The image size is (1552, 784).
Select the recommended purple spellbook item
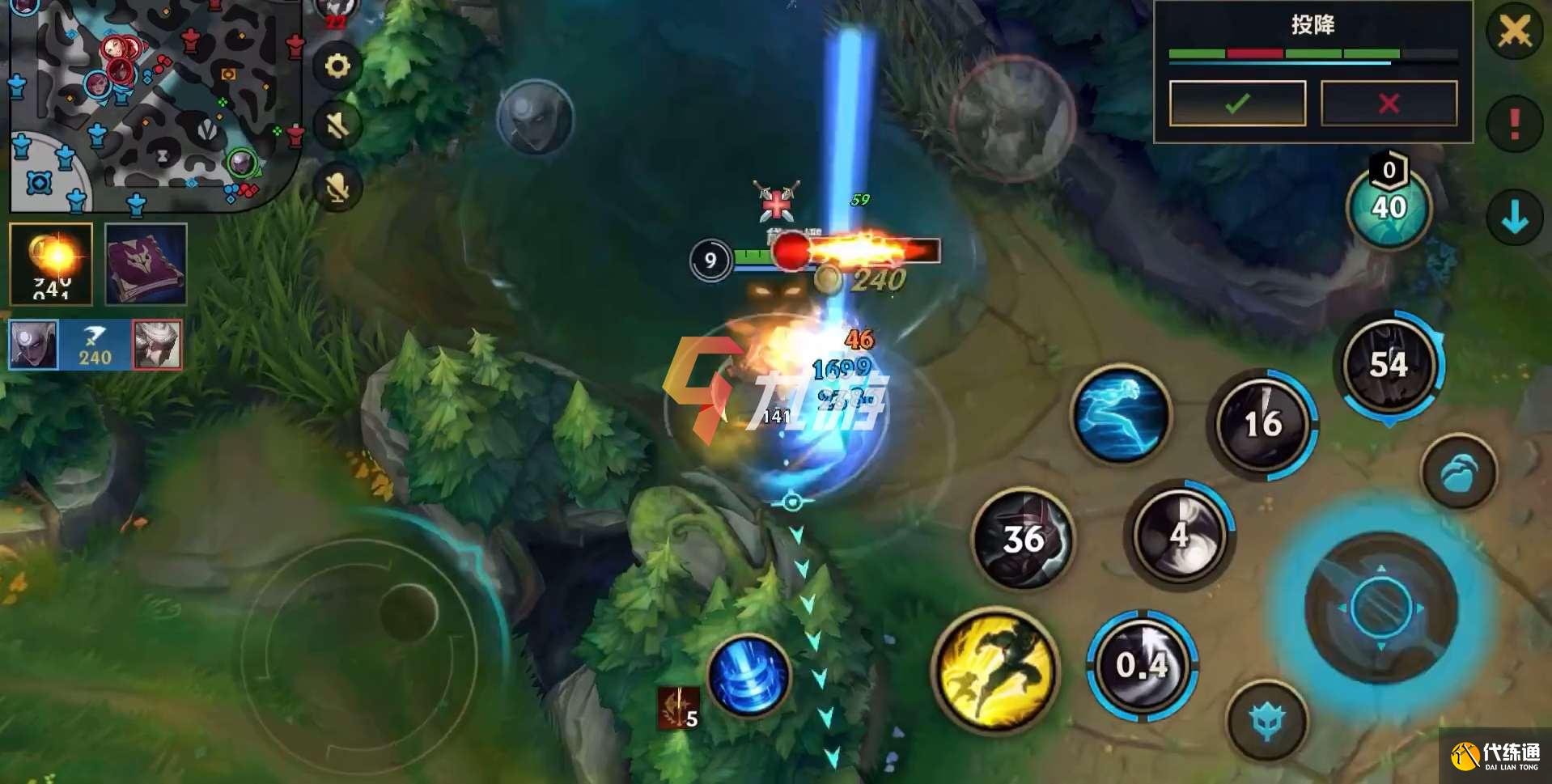click(146, 264)
